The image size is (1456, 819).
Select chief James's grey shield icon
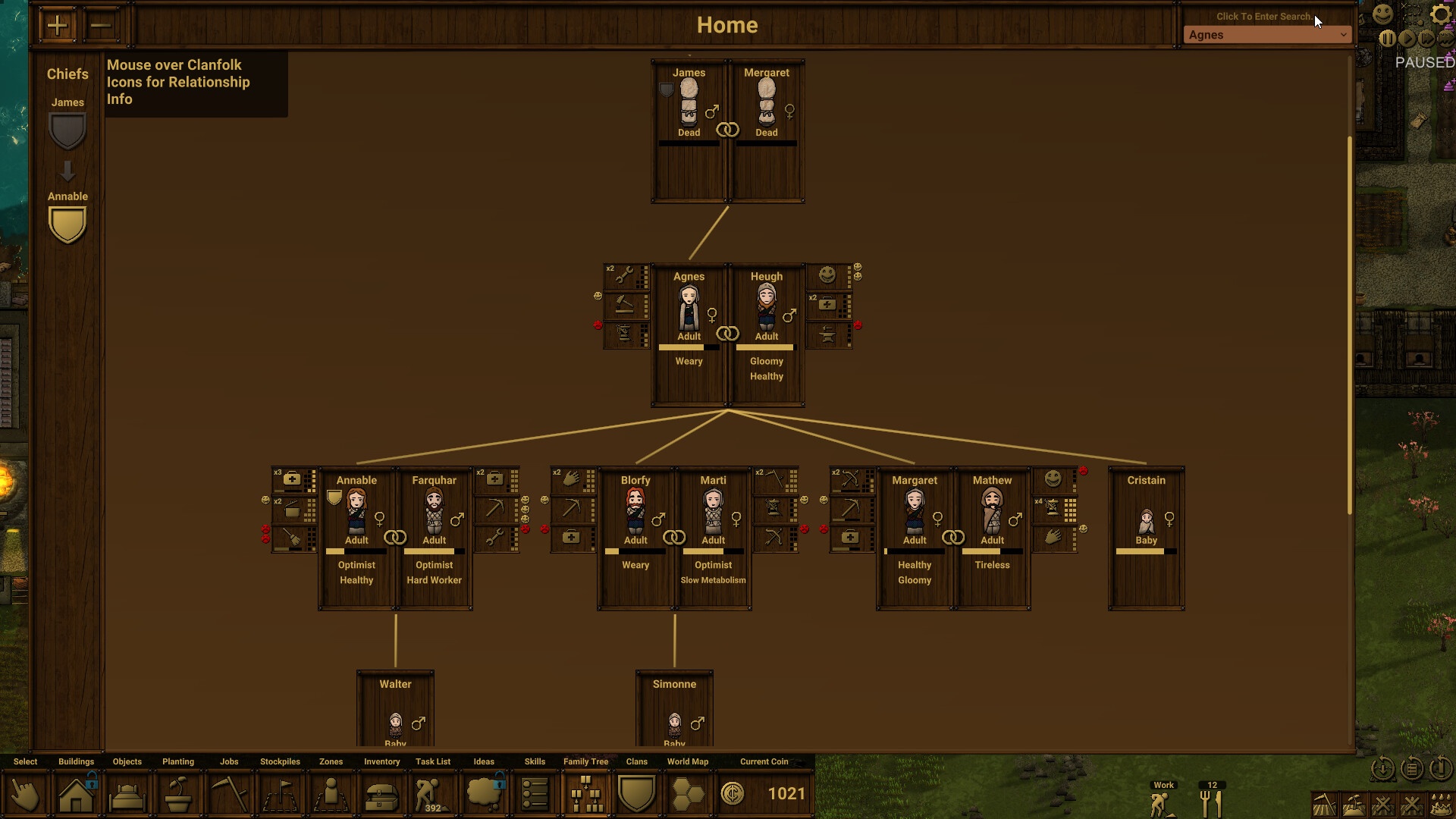coord(67,131)
